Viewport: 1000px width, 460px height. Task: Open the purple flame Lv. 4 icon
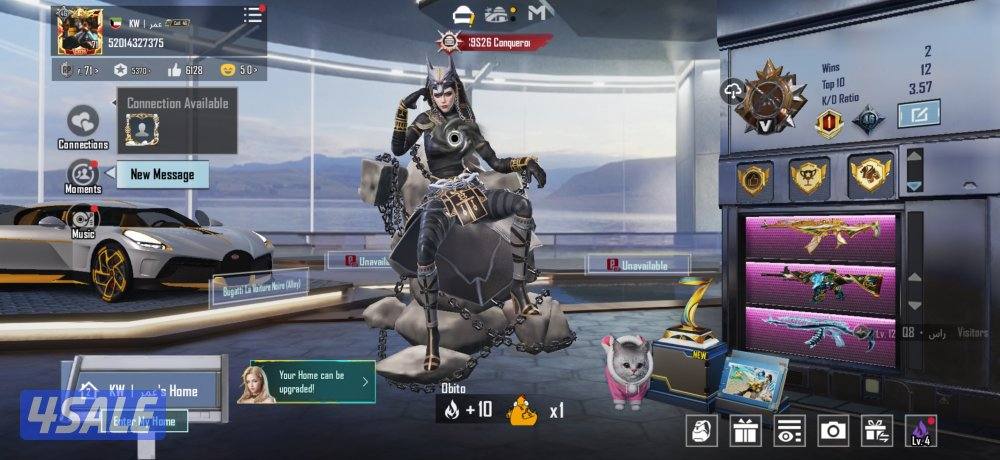point(920,431)
